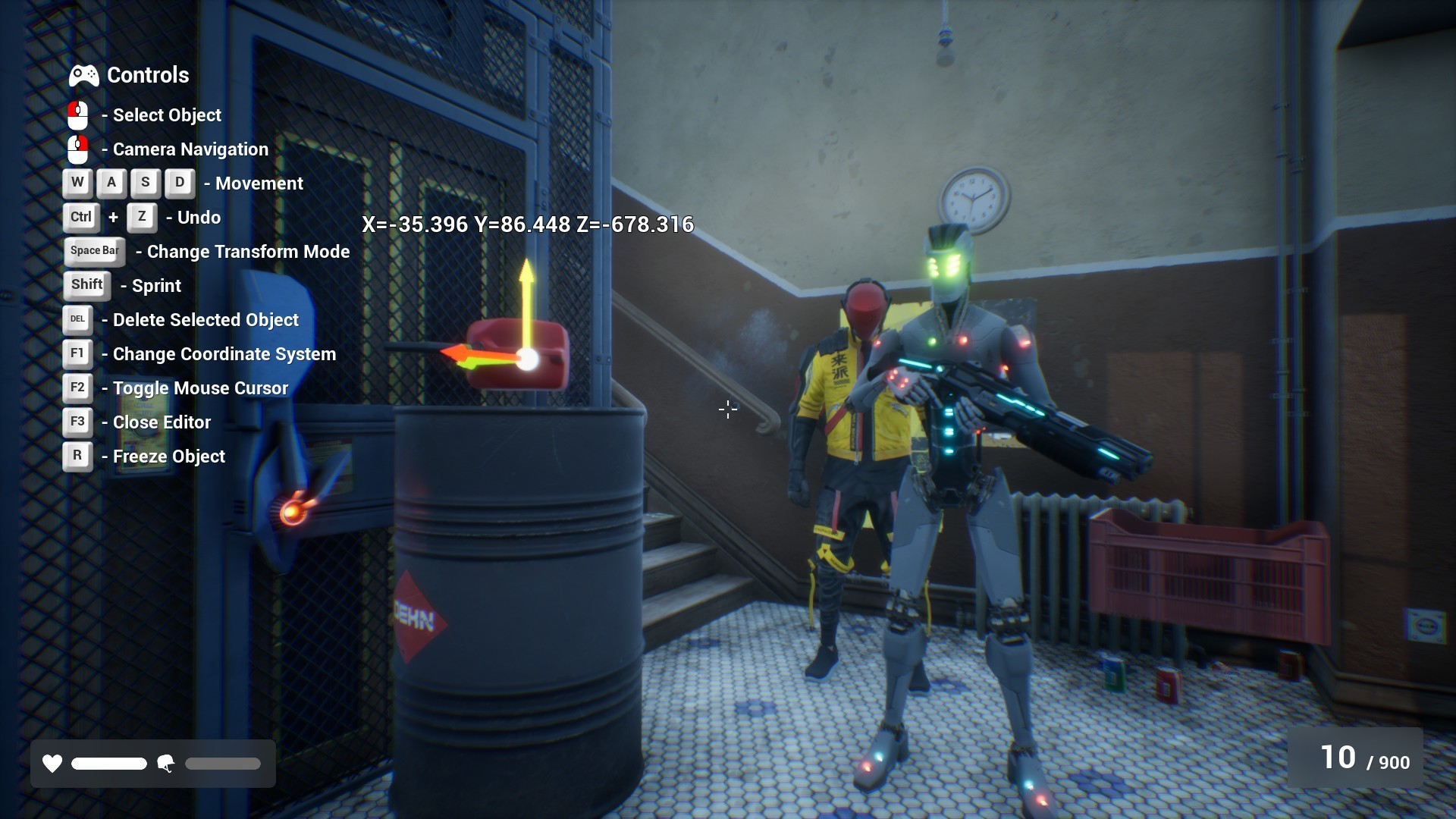Click the controller icon next to Controls
Viewport: 1456px width, 819px height.
click(x=83, y=75)
